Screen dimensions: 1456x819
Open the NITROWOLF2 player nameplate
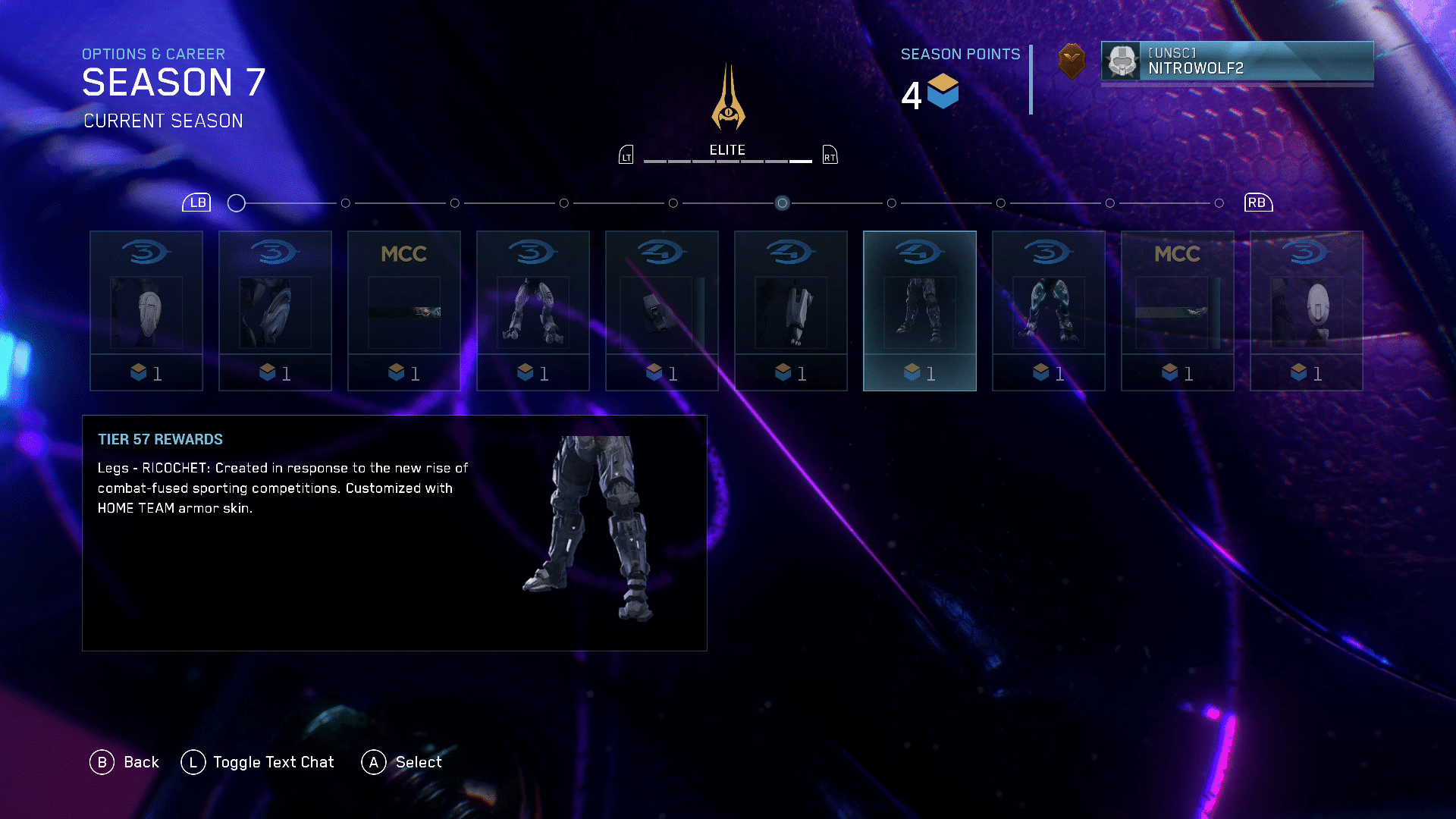[1237, 61]
